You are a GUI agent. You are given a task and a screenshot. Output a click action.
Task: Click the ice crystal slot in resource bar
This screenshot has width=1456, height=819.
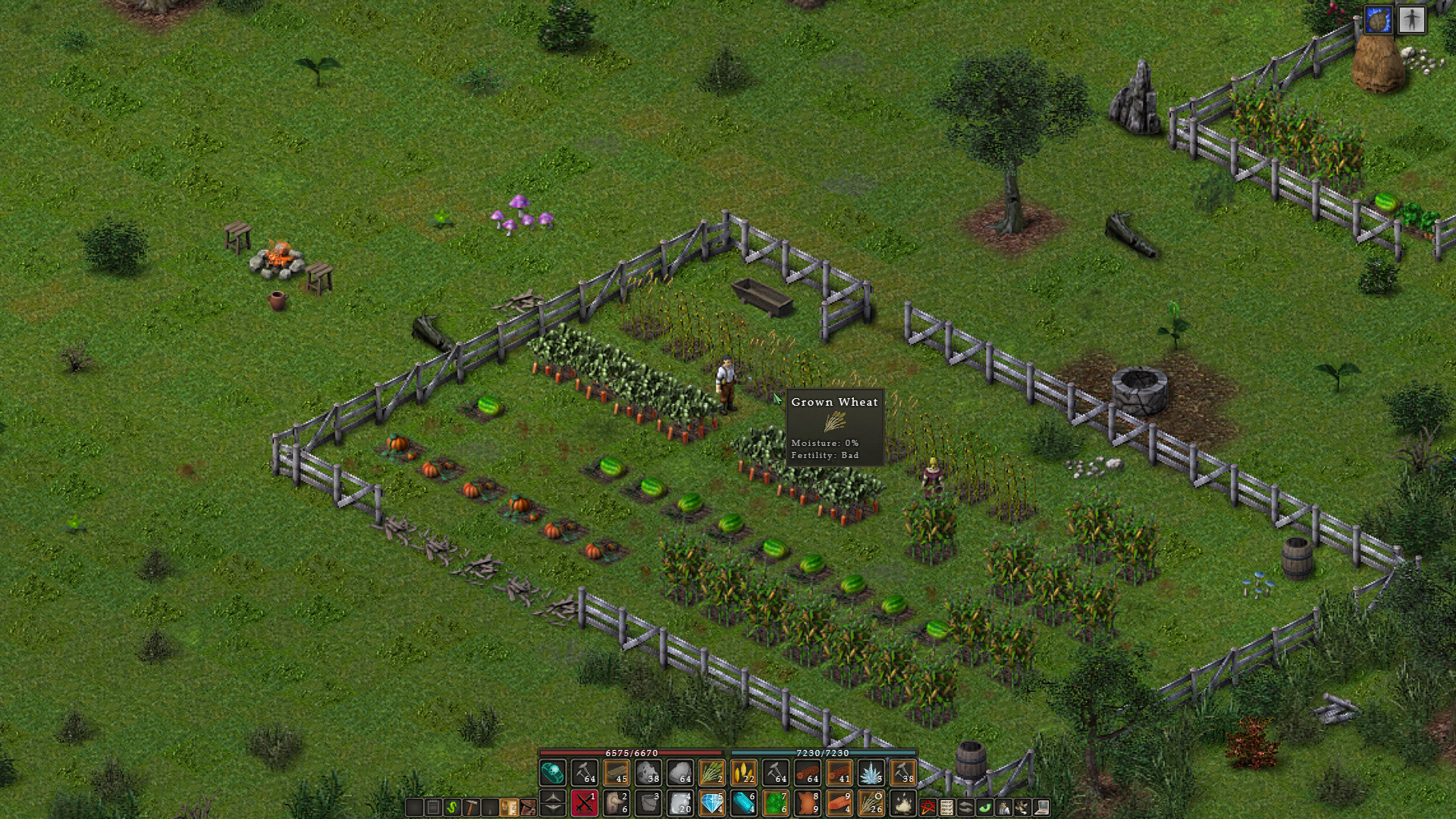872,773
